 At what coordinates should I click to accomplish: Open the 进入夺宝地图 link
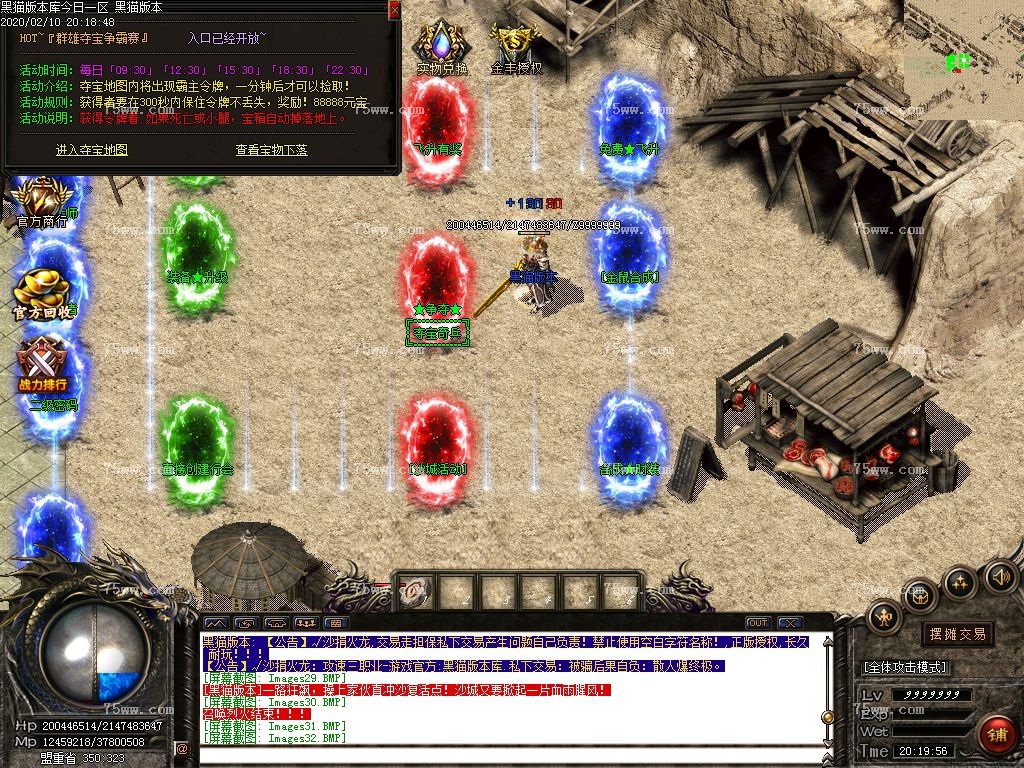click(92, 150)
